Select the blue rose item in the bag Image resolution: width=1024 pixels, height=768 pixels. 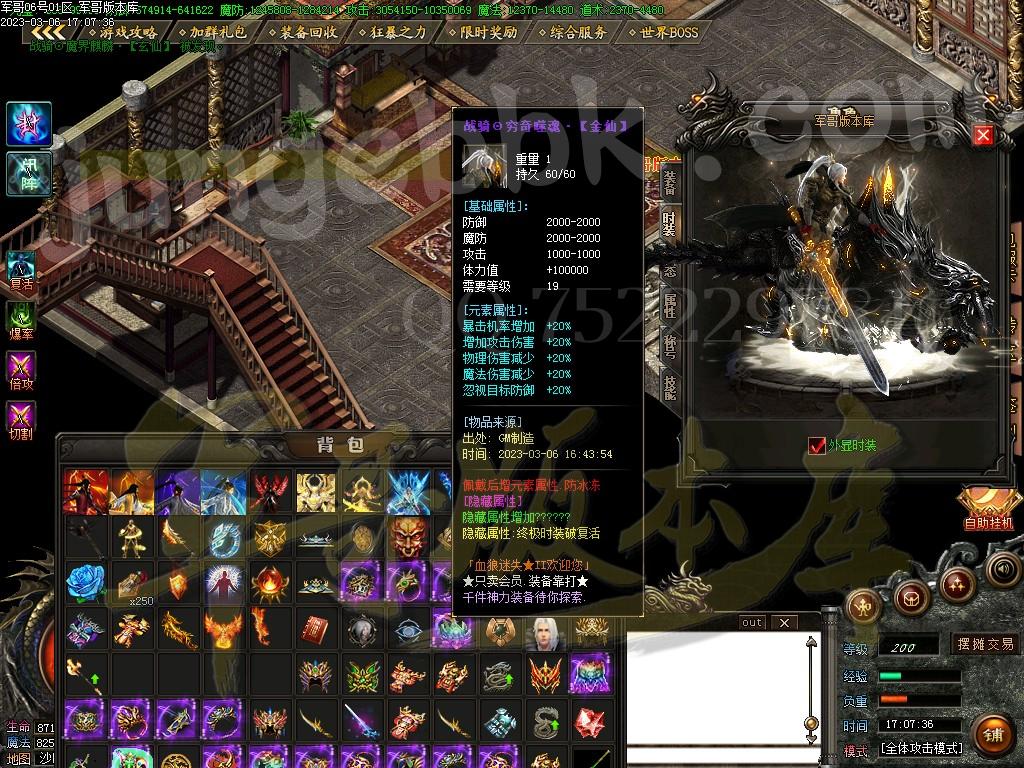85,581
